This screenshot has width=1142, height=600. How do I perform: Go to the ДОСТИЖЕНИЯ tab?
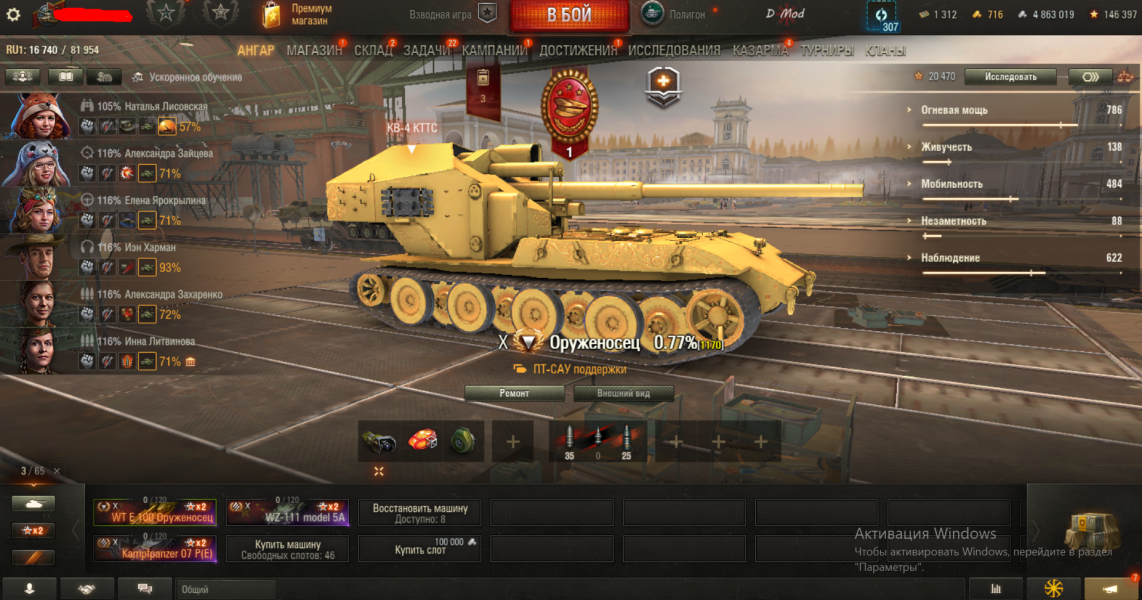pos(578,50)
